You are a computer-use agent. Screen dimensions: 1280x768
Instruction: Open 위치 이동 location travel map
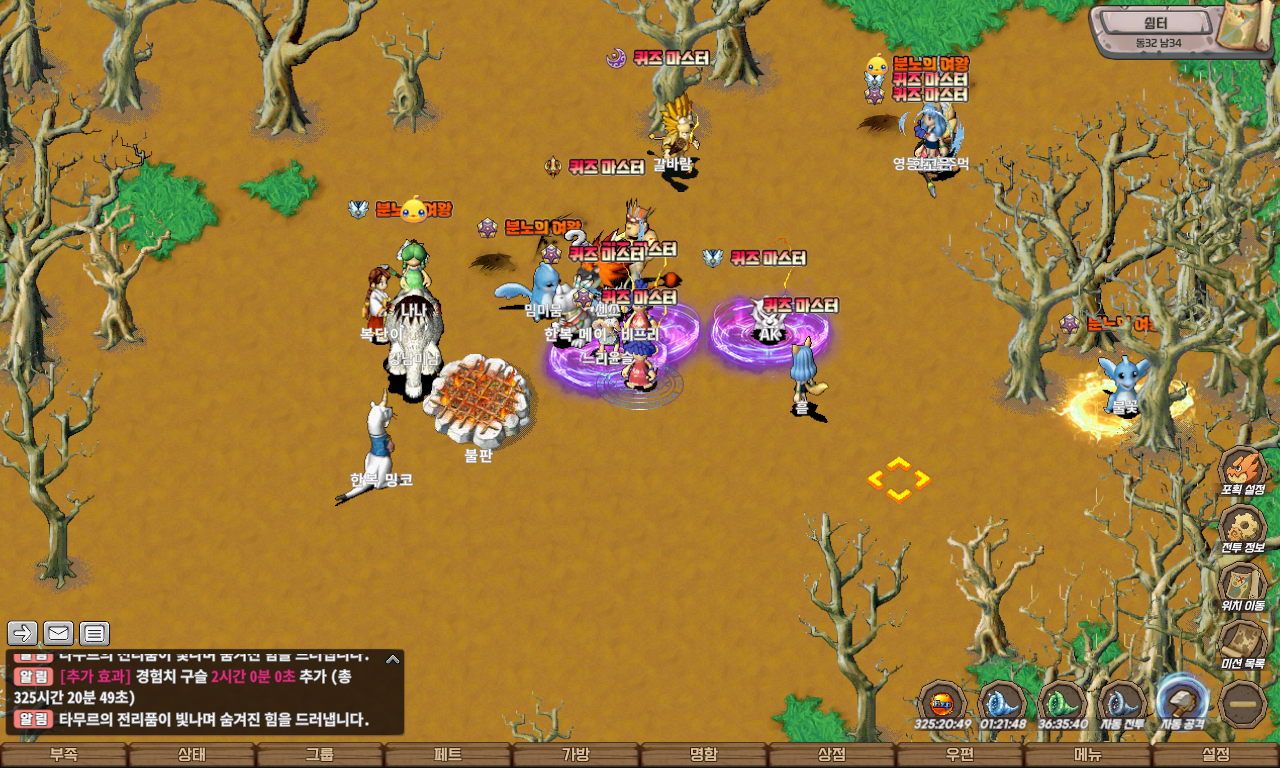1242,586
